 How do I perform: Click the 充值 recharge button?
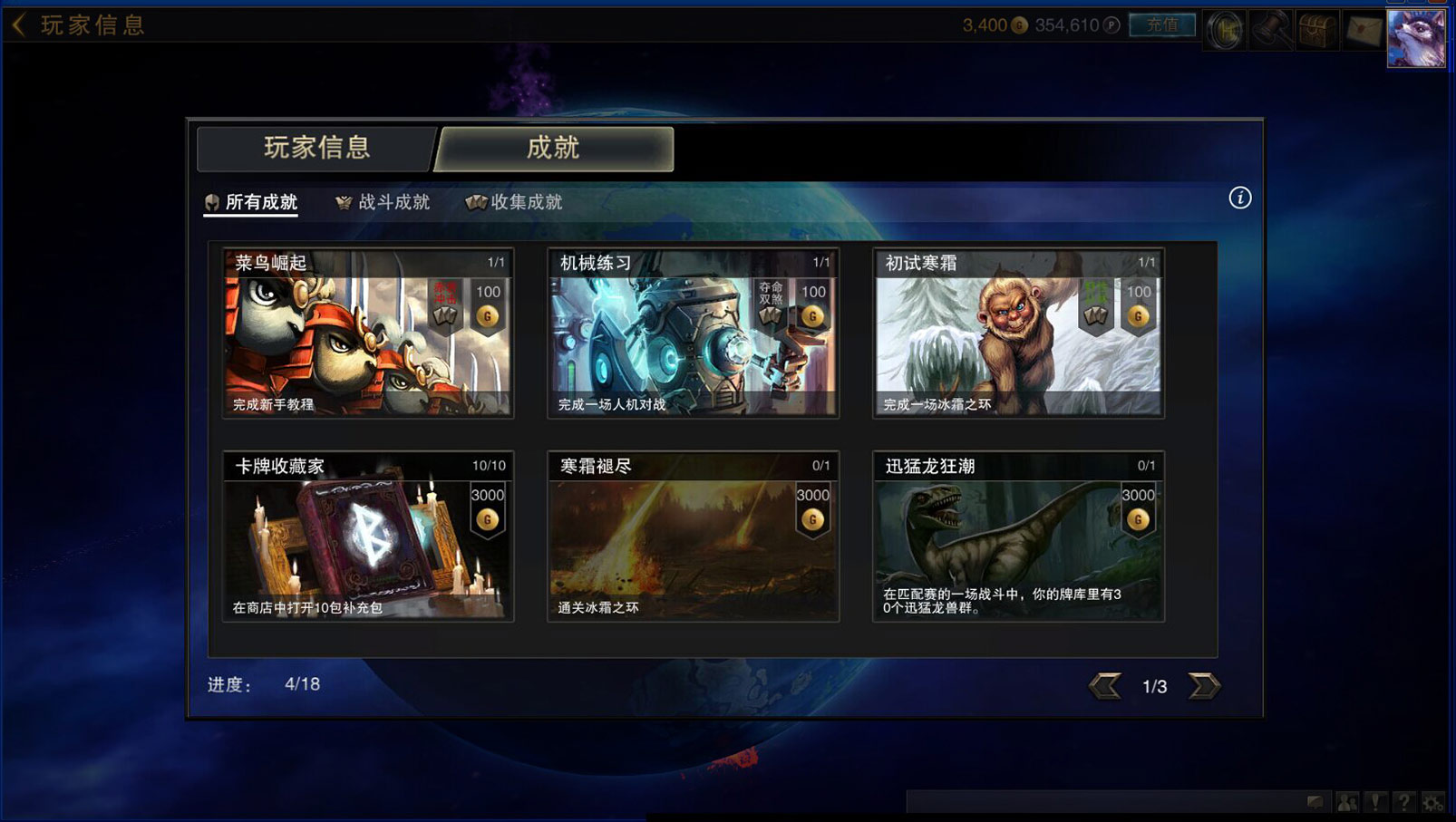pyautogui.click(x=1162, y=25)
